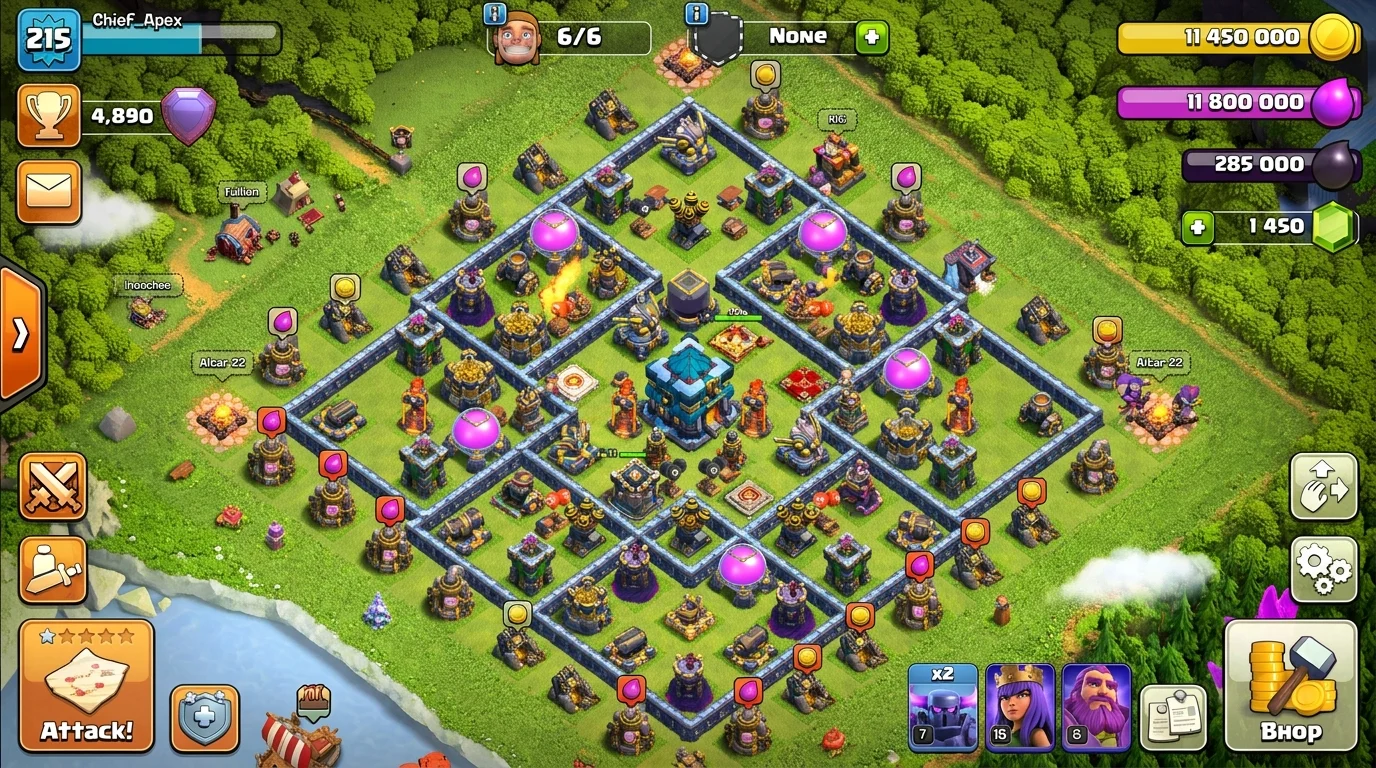Image resolution: width=1376 pixels, height=768 pixels.
Task: Open the level 215 experience badge
Action: pyautogui.click(x=48, y=39)
